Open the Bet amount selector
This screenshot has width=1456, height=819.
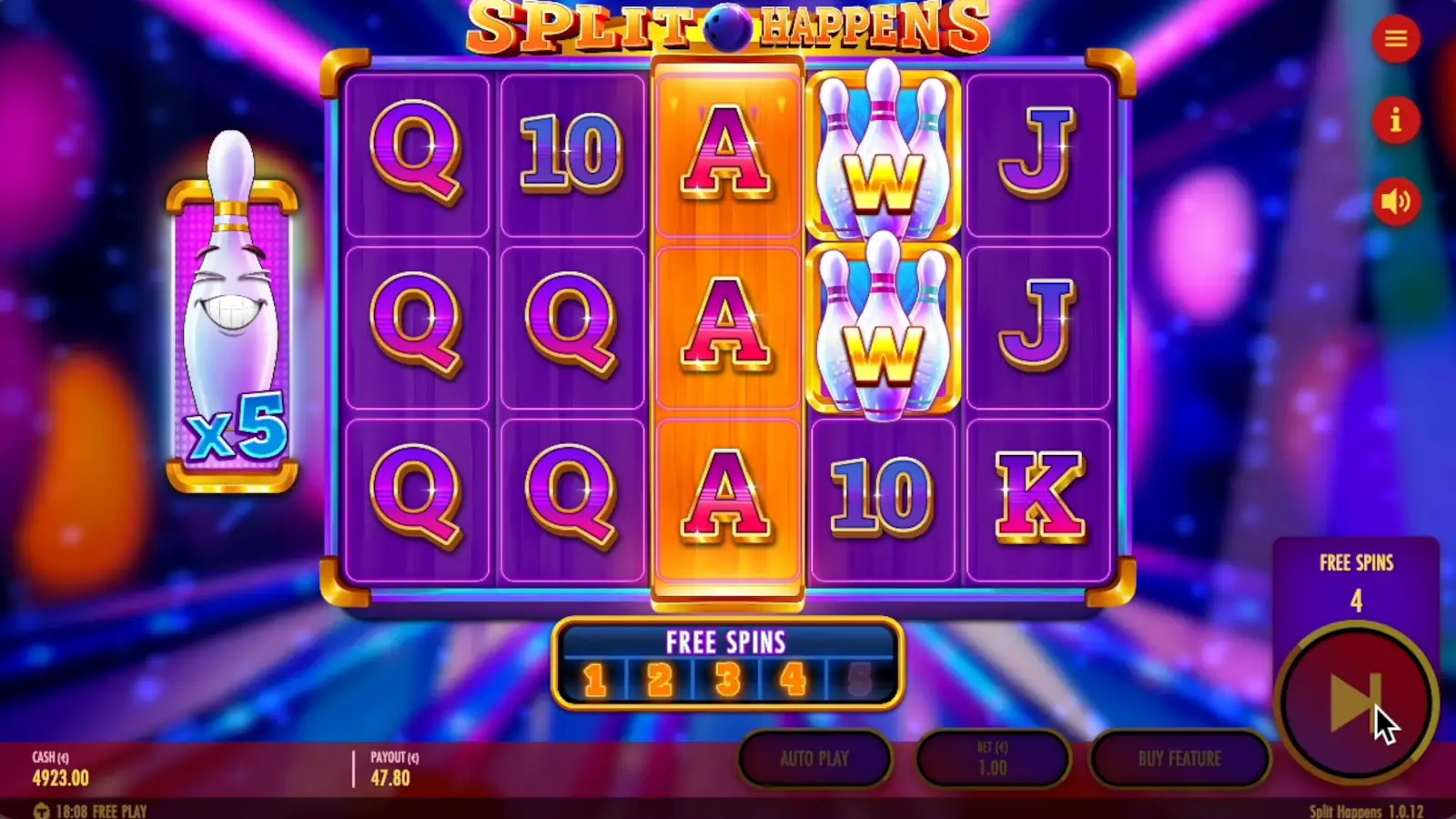click(x=994, y=758)
